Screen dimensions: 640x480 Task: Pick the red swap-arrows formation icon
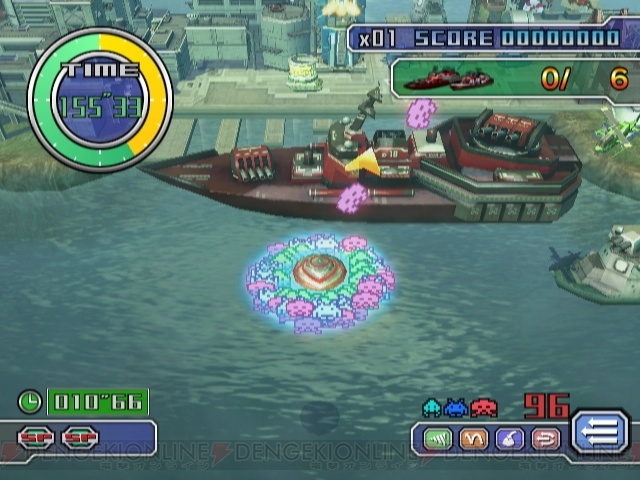(x=544, y=437)
